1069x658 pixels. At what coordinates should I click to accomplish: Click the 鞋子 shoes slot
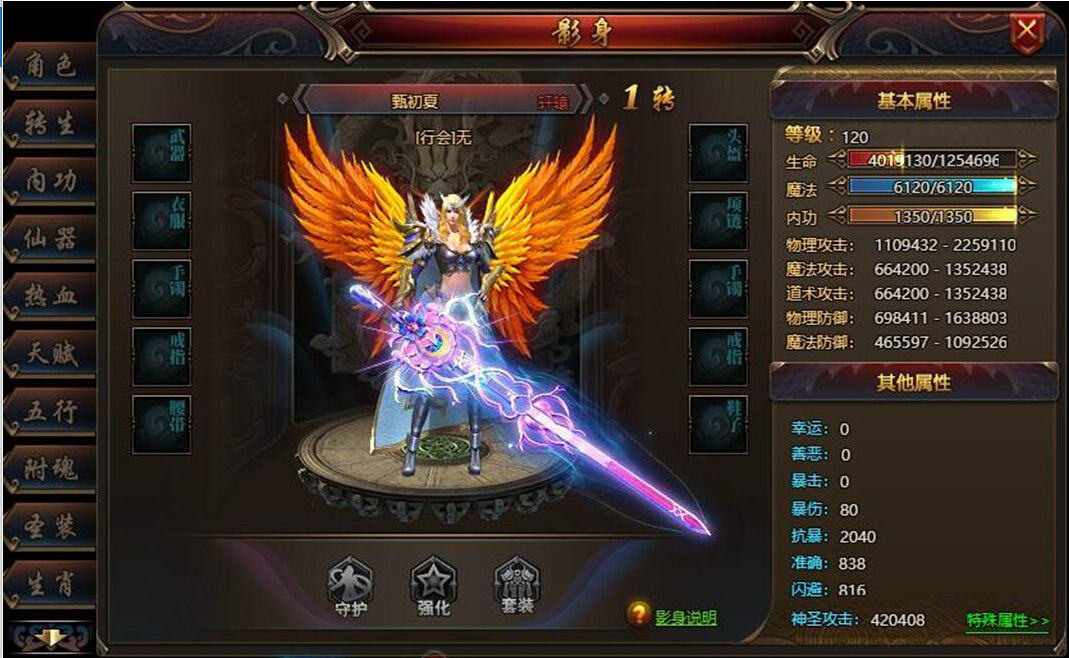coord(718,423)
